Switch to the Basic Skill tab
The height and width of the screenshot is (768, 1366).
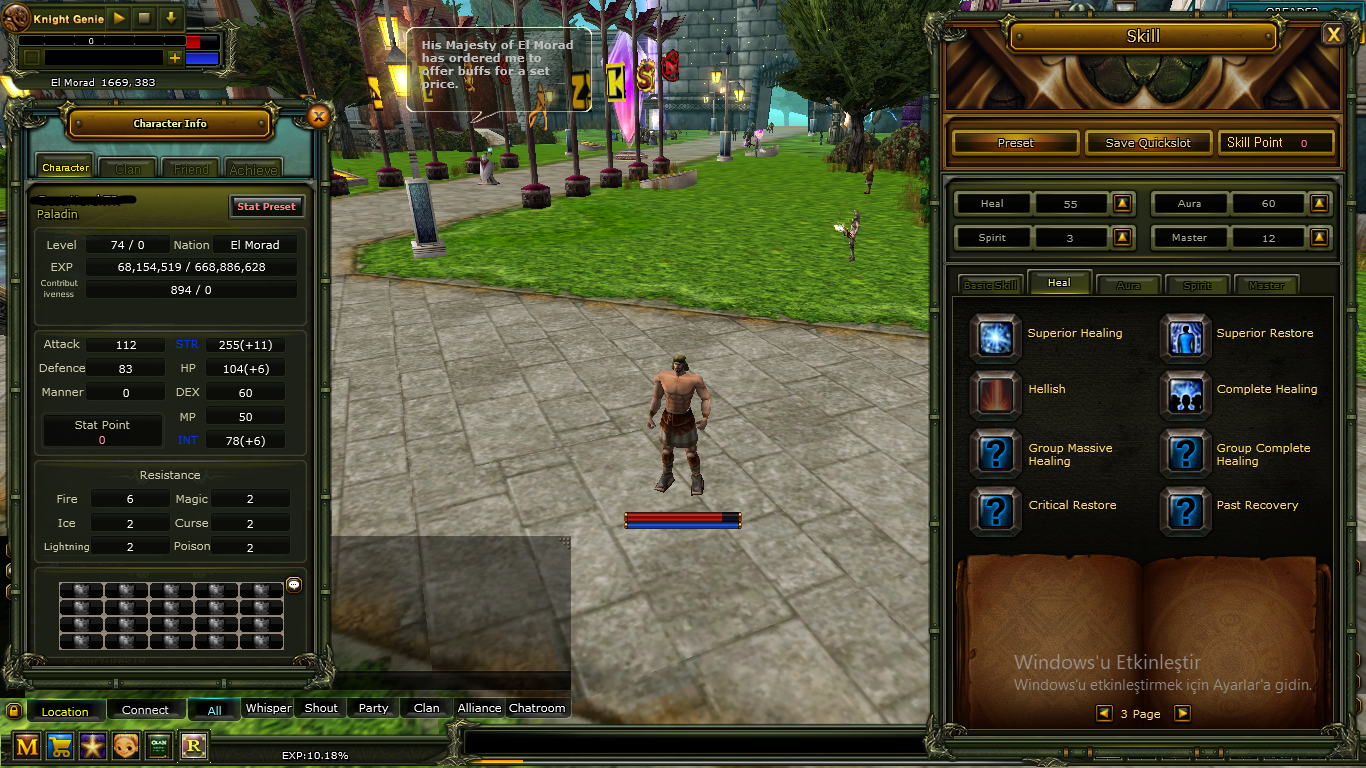[x=990, y=285]
